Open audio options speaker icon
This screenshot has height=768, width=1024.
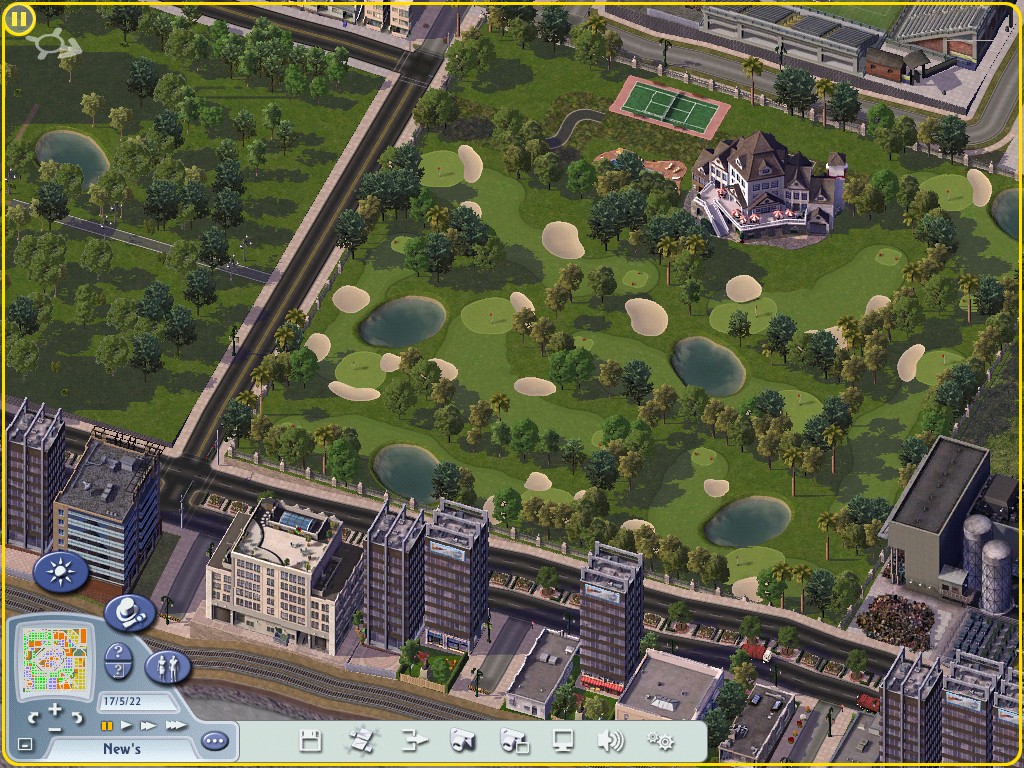pyautogui.click(x=610, y=741)
